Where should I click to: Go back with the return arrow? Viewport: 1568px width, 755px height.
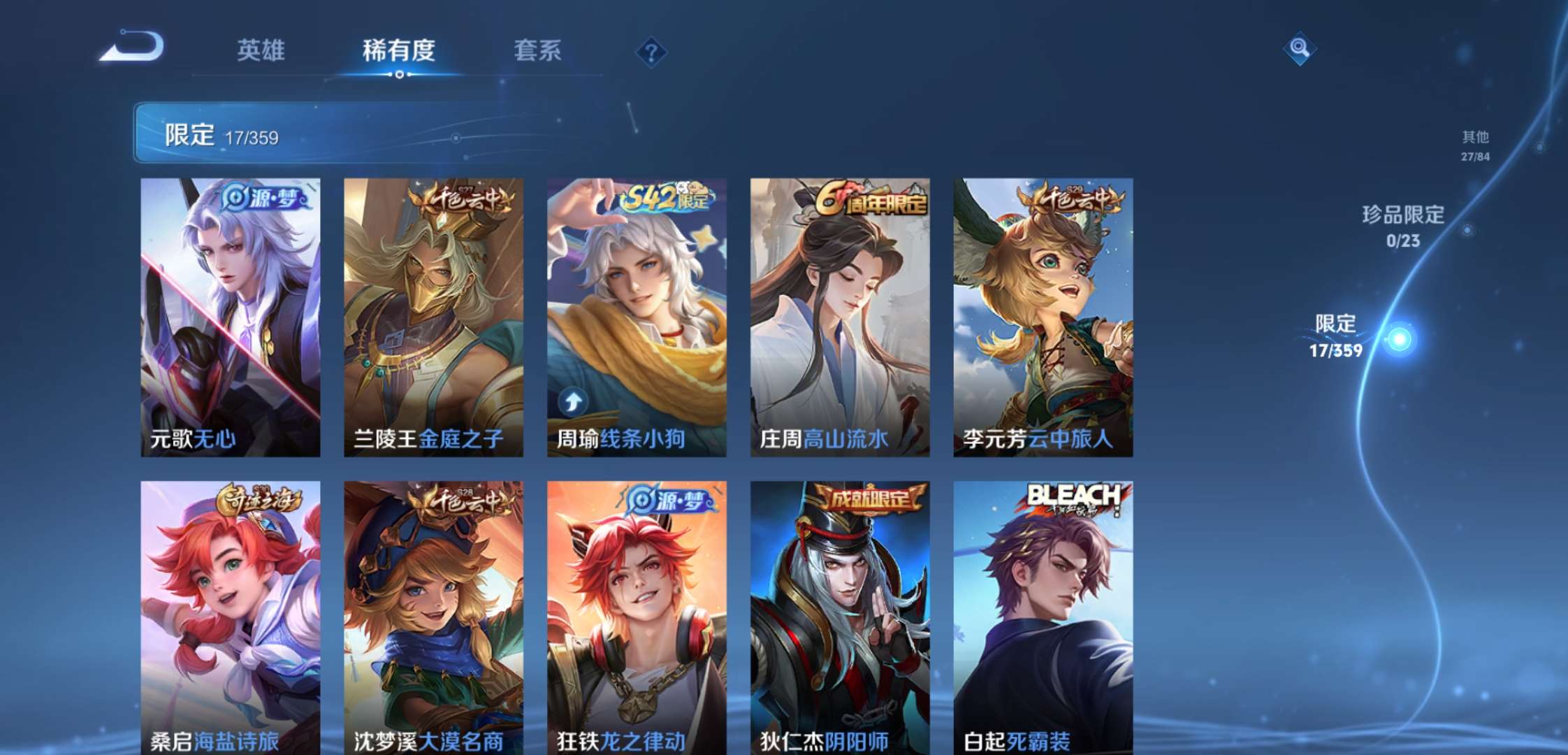tap(132, 48)
